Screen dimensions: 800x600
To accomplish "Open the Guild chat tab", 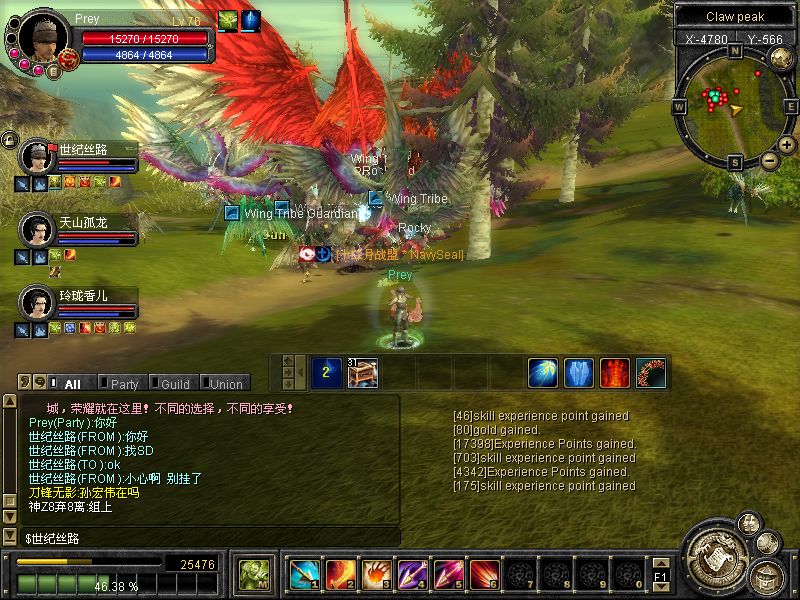I will [x=174, y=384].
